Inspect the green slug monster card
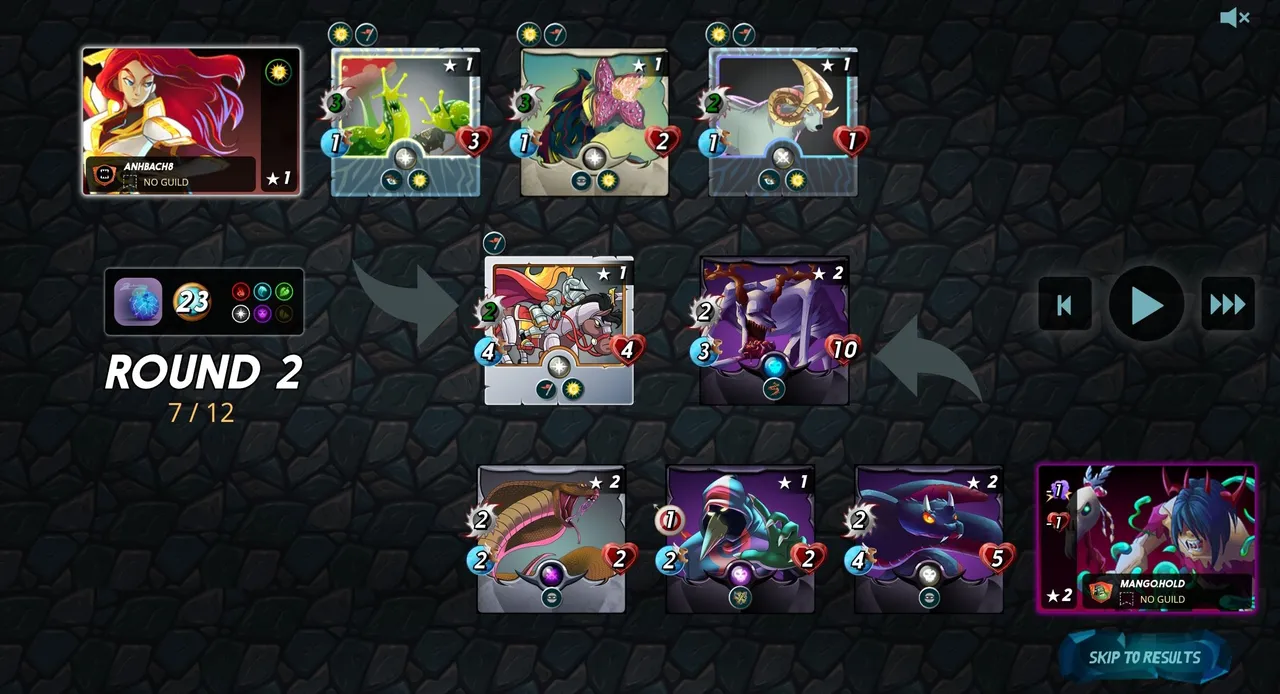1280x694 pixels. (405, 122)
